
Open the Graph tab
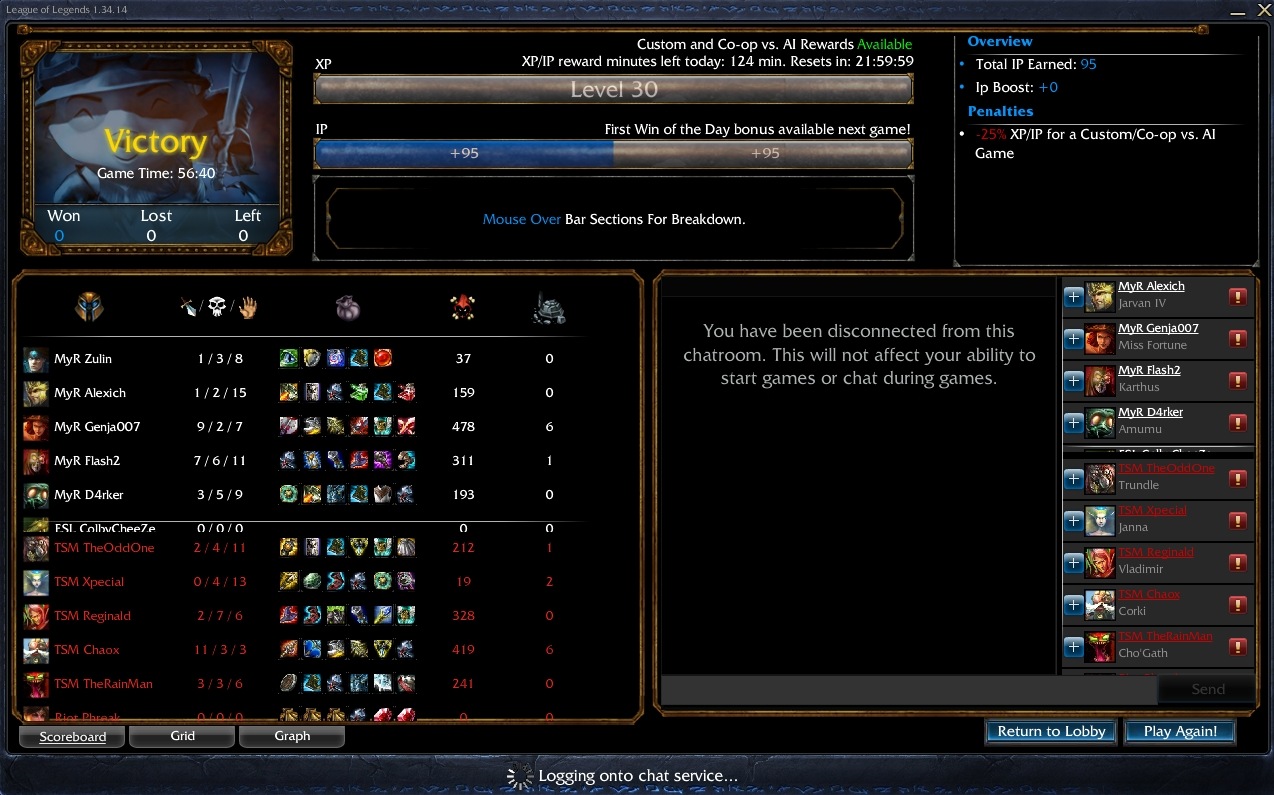(x=292, y=736)
